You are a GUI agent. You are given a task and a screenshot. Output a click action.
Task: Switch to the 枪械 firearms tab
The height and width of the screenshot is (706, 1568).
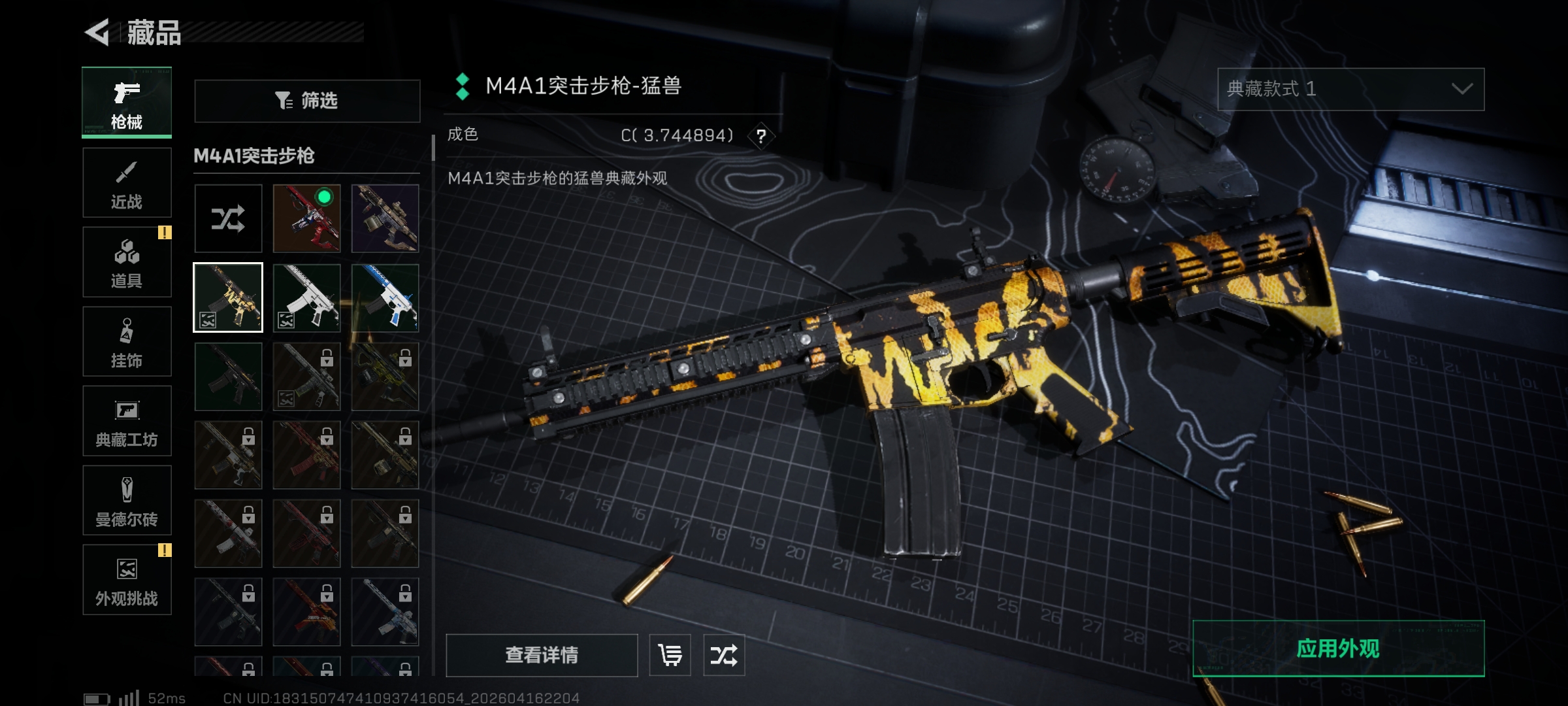127,103
